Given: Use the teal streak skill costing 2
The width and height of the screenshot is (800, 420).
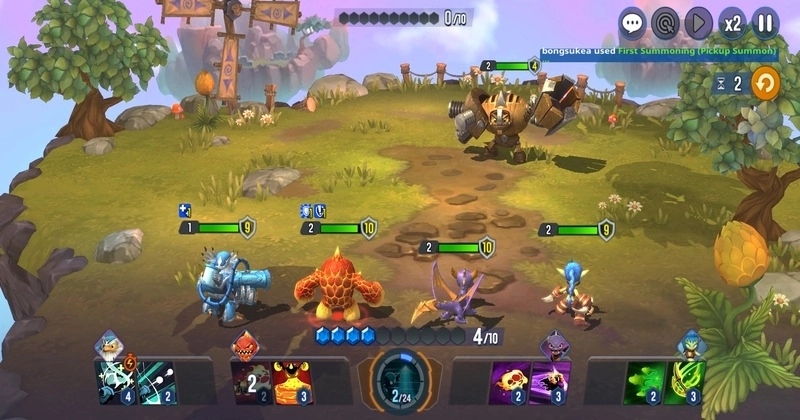Looking at the screenshot, I should click(x=154, y=383).
